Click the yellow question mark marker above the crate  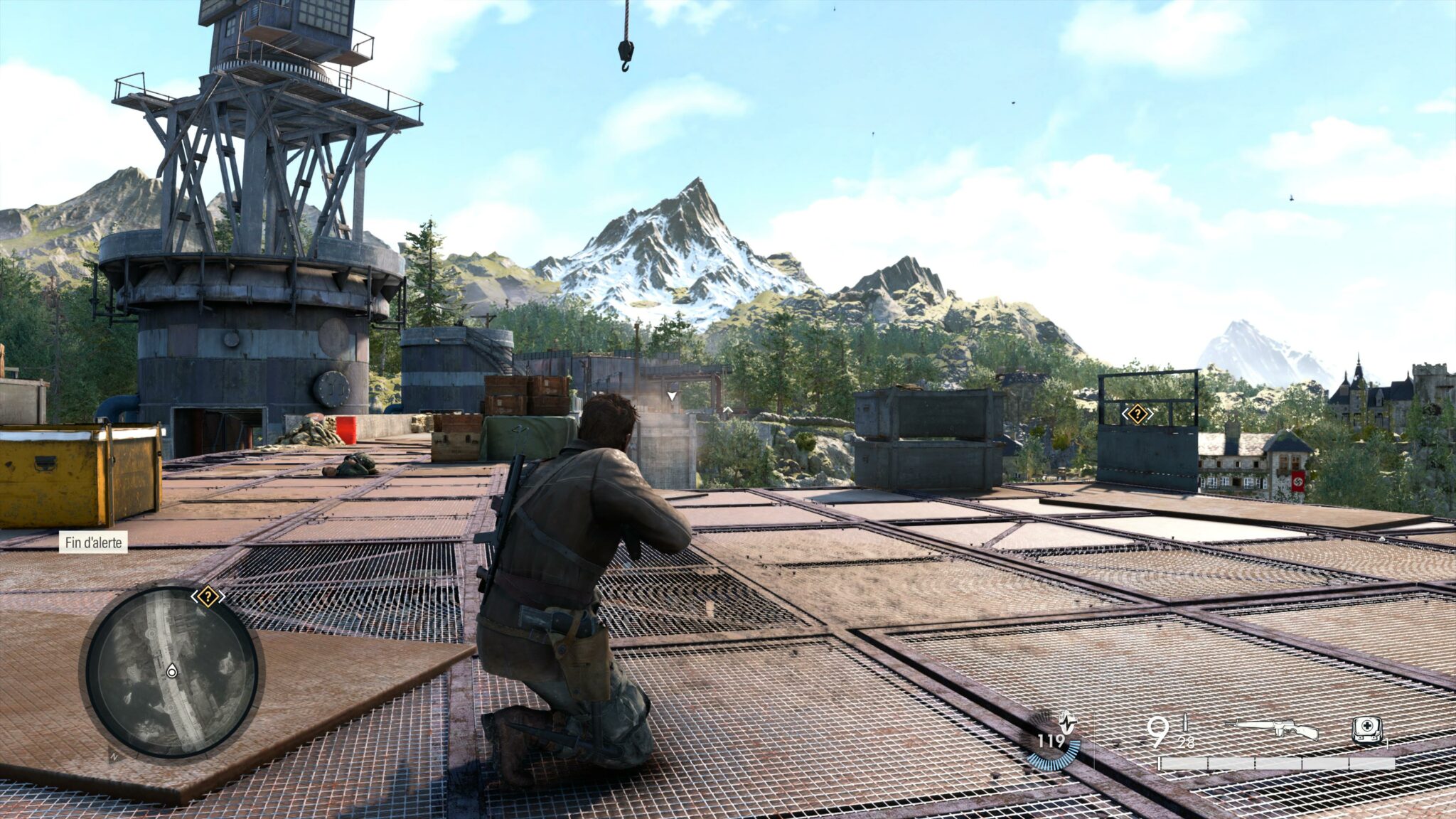pos(1137,414)
